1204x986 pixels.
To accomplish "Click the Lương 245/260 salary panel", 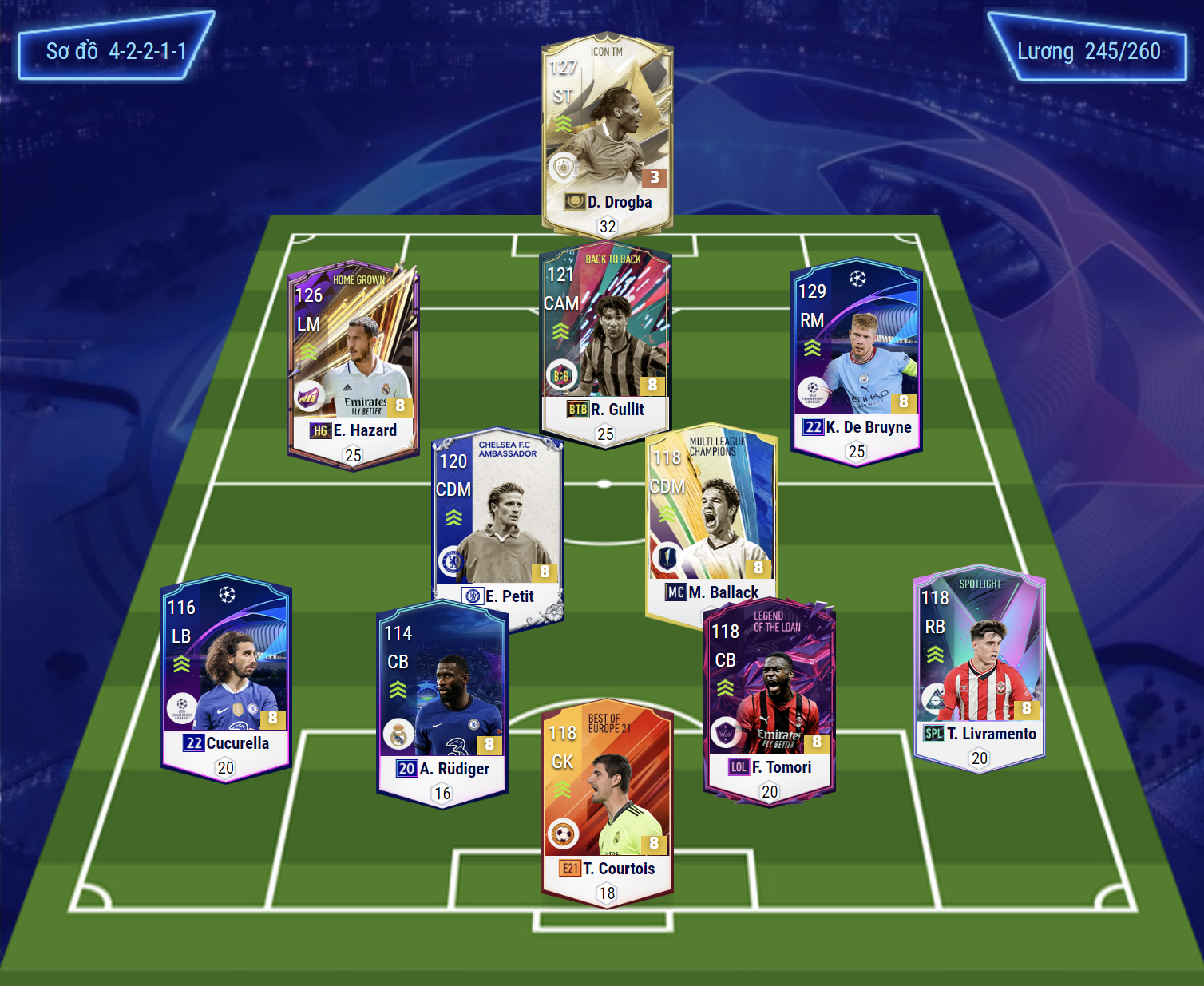I will pyautogui.click(x=1088, y=49).
